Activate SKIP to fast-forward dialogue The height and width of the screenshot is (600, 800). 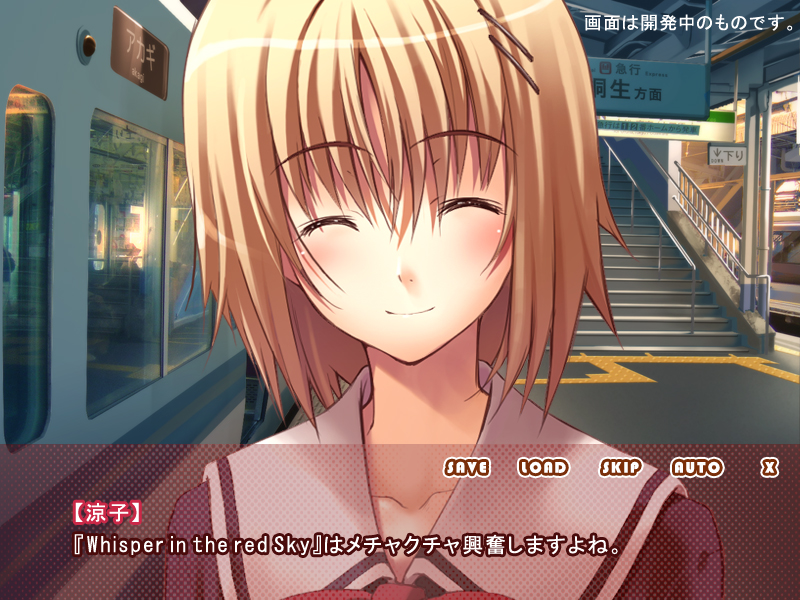620,467
